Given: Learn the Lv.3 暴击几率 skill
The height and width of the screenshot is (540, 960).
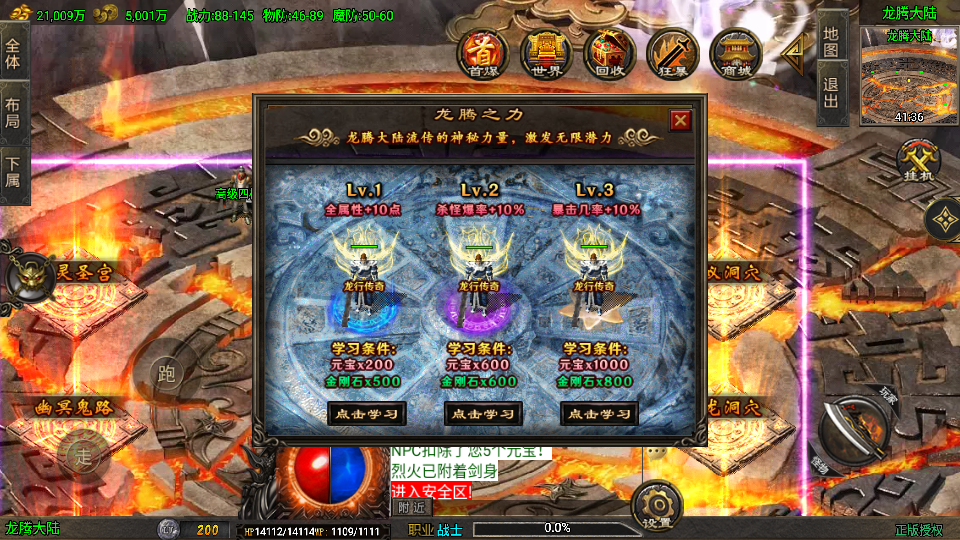Looking at the screenshot, I should [599, 413].
